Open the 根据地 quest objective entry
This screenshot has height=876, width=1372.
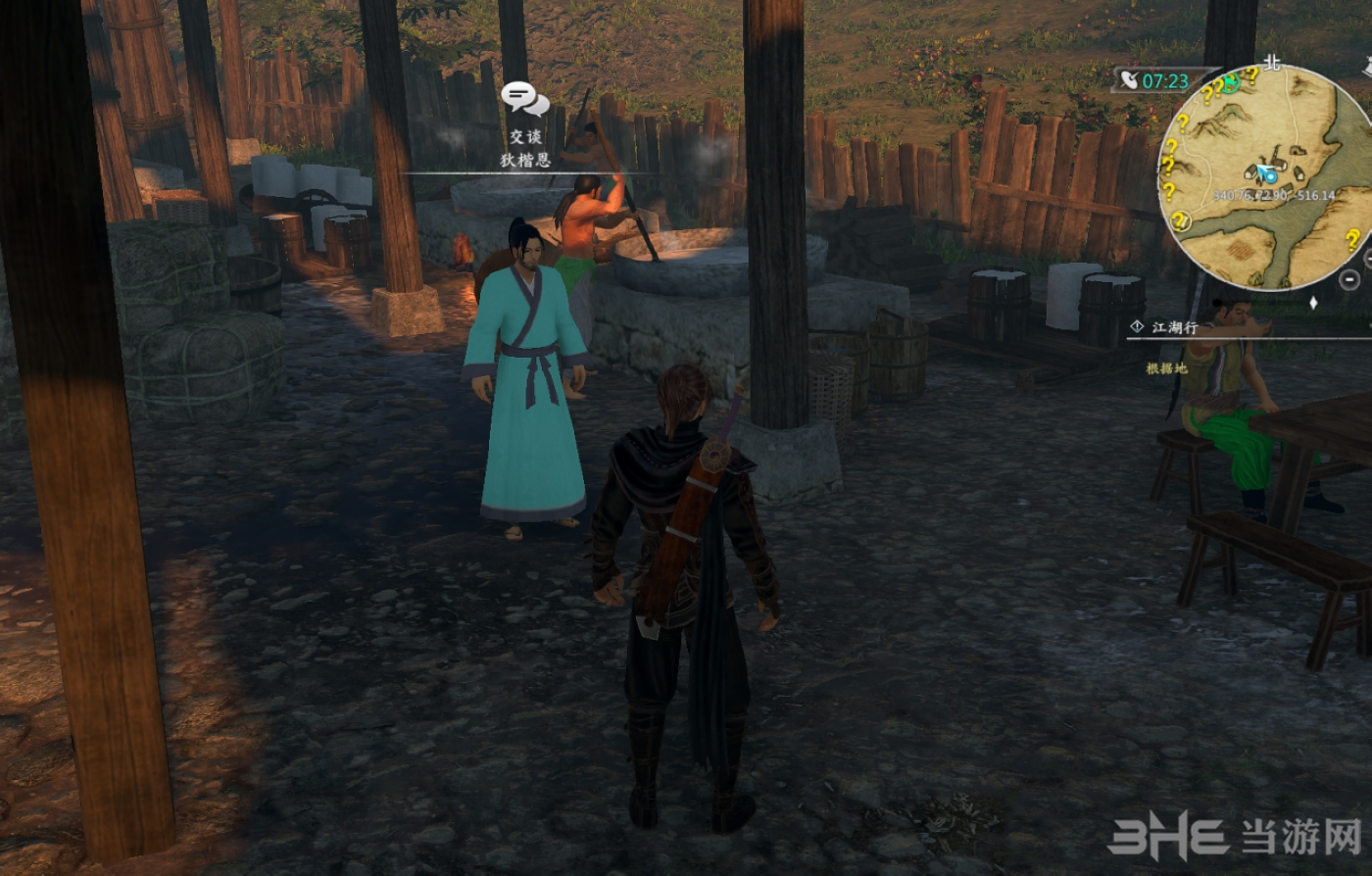[1166, 368]
